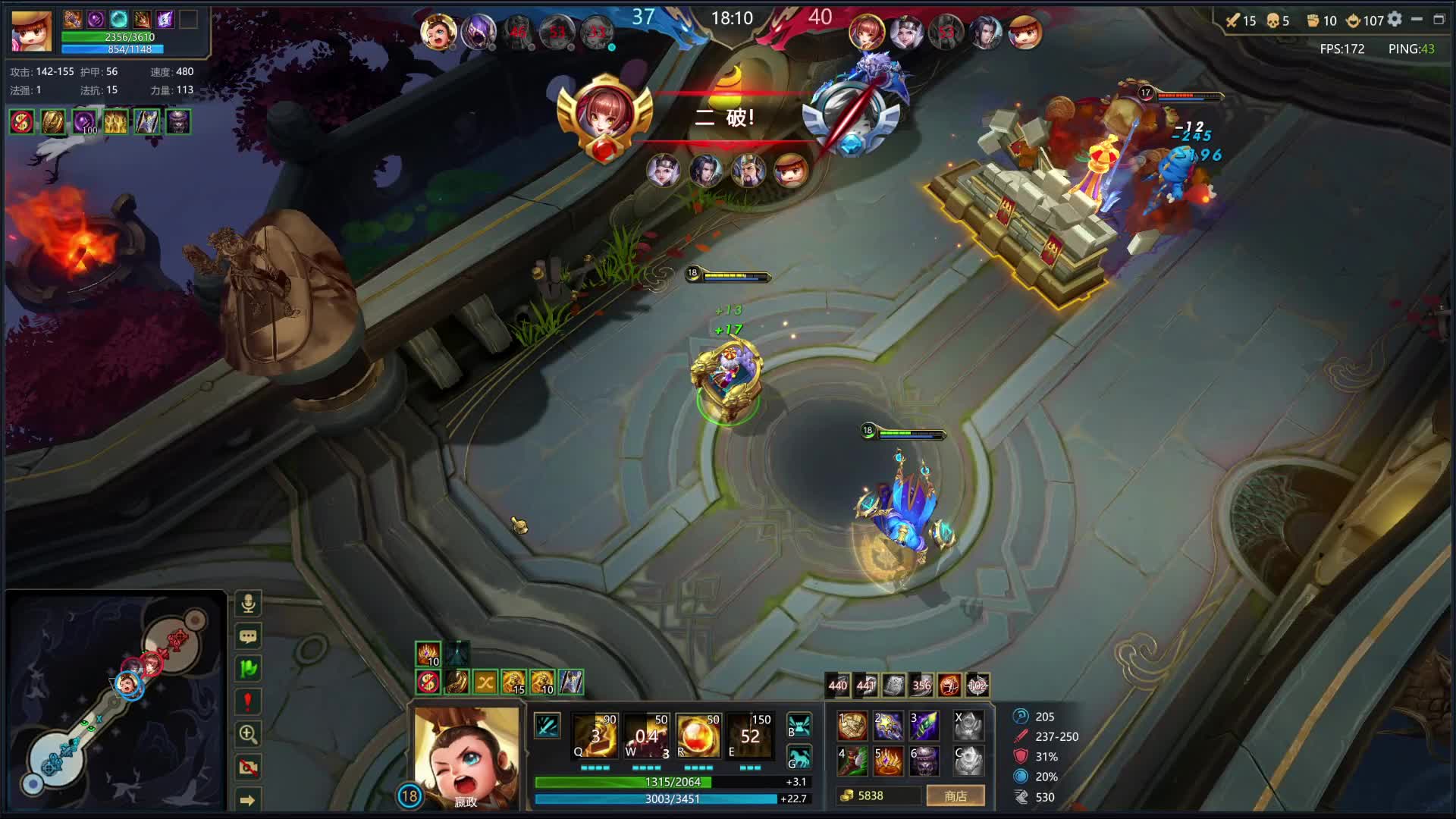This screenshot has height=819, width=1456.
Task: Activate the R orange orb ability
Action: click(x=698, y=736)
